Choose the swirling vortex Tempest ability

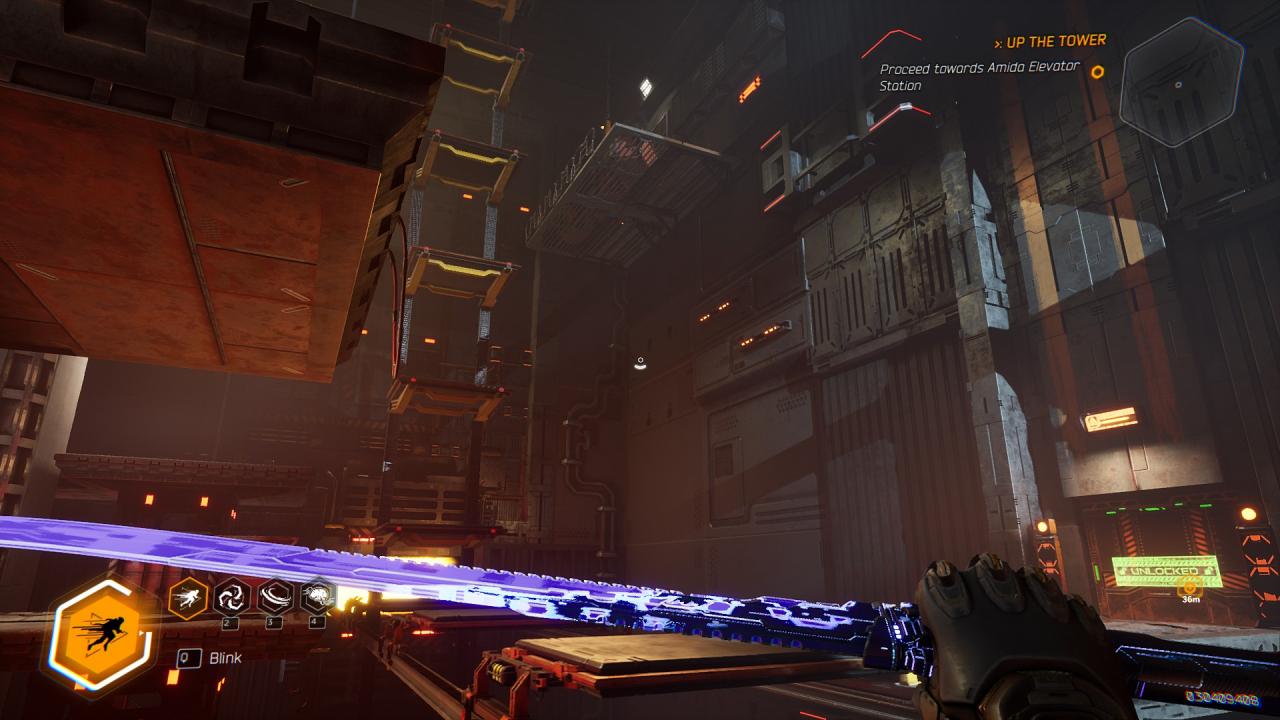pyautogui.click(x=232, y=598)
